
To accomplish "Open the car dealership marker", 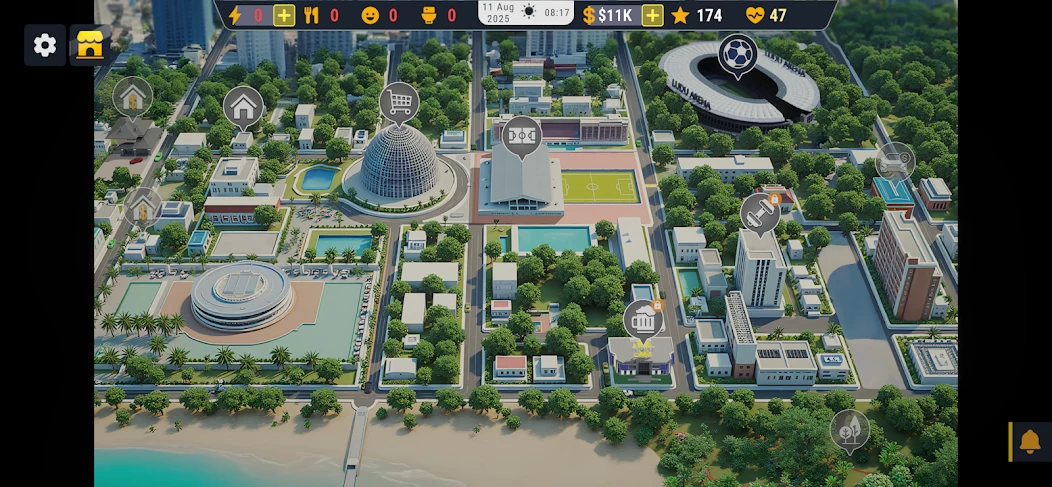I will tap(895, 161).
